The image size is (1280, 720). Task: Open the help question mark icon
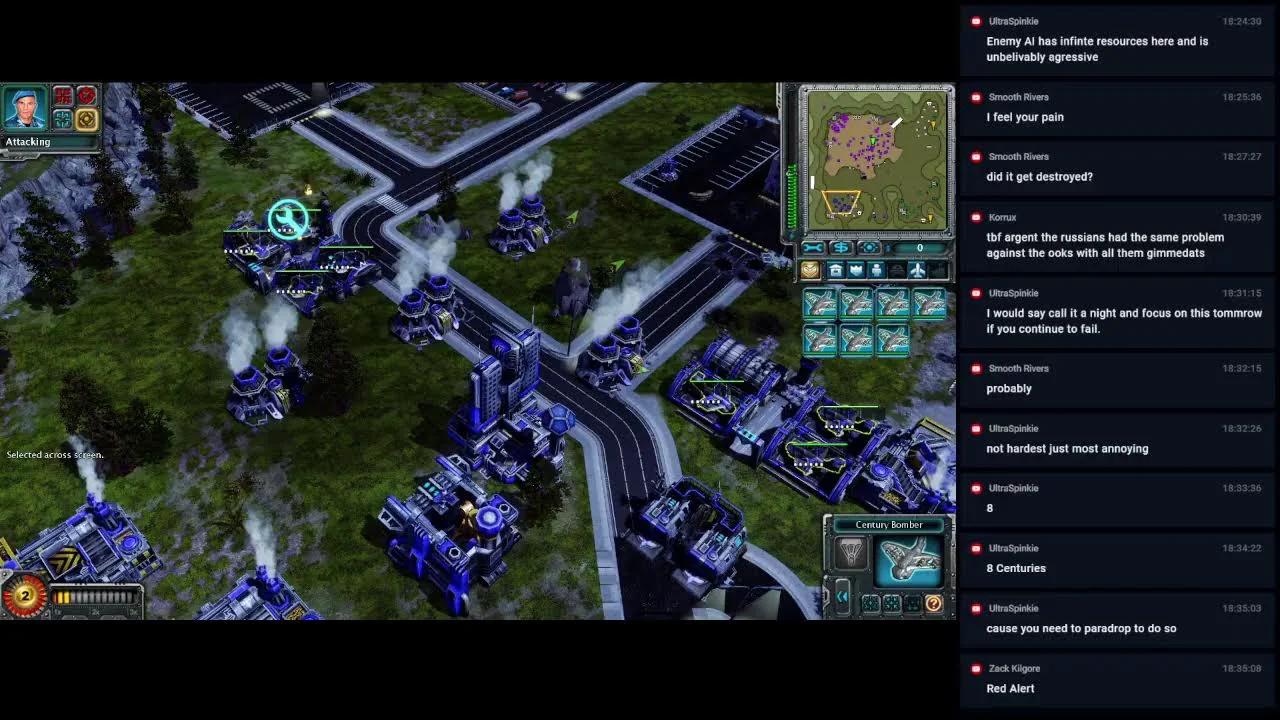934,604
